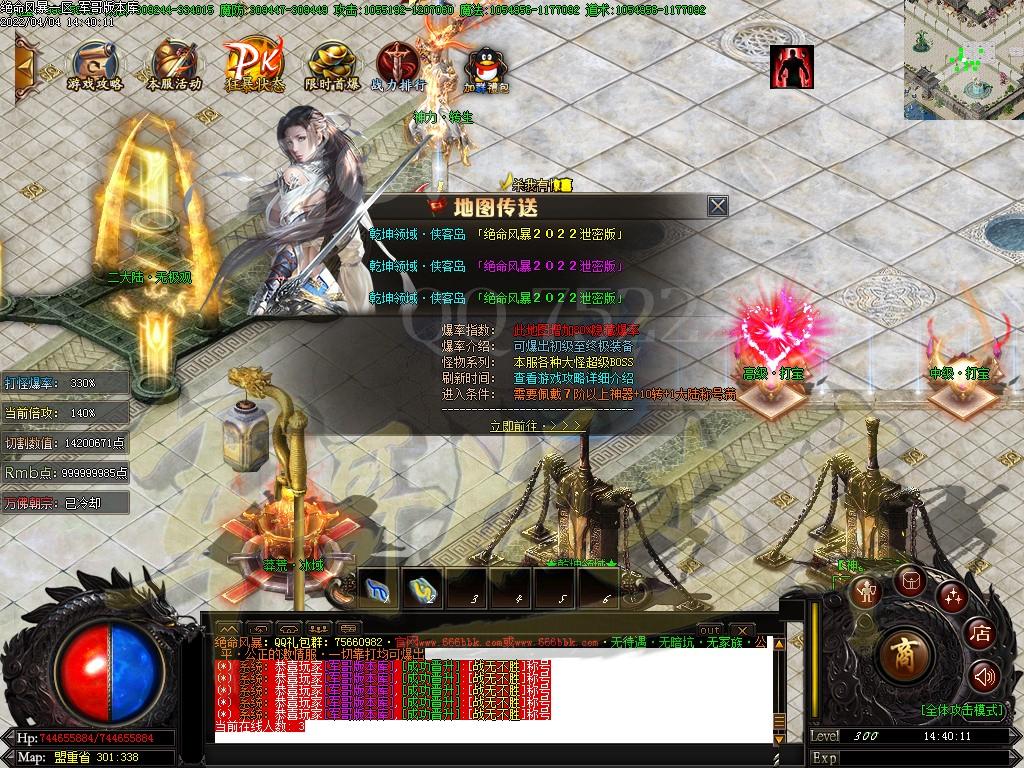Click the 立即前往 go-now link
The width and height of the screenshot is (1024, 768).
[x=536, y=425]
